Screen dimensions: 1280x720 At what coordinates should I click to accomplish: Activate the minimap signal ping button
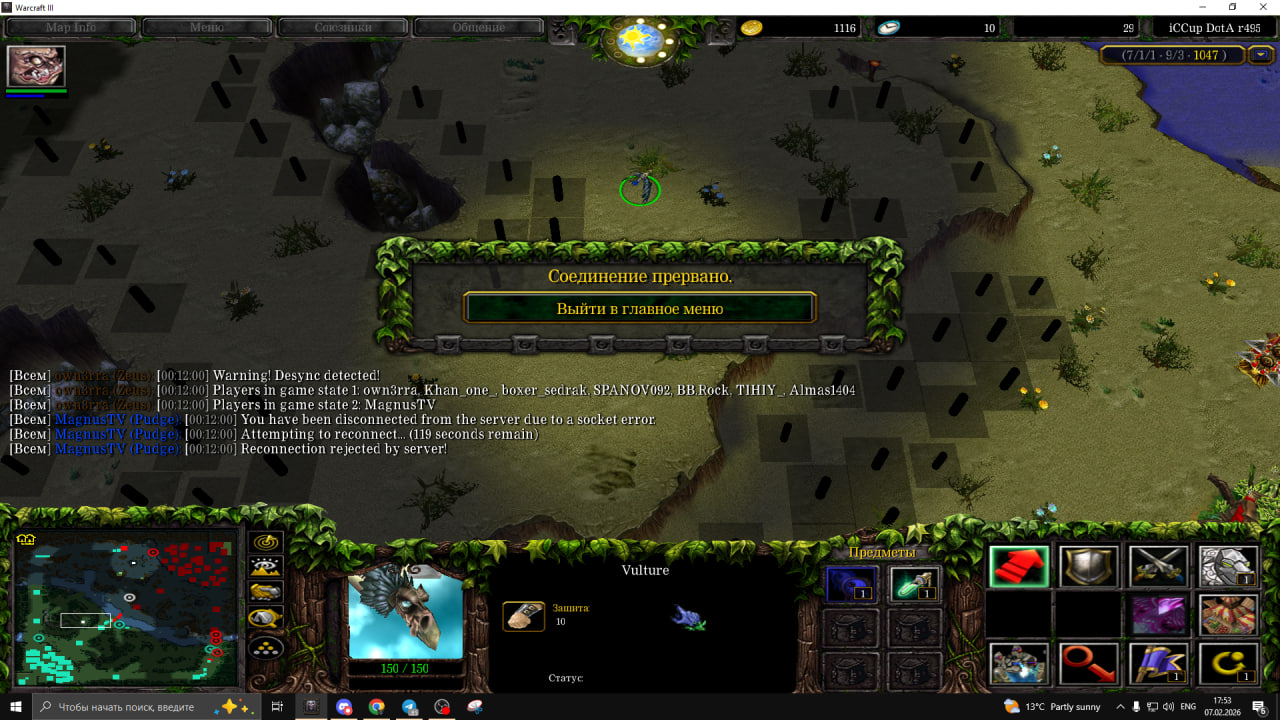point(266,542)
